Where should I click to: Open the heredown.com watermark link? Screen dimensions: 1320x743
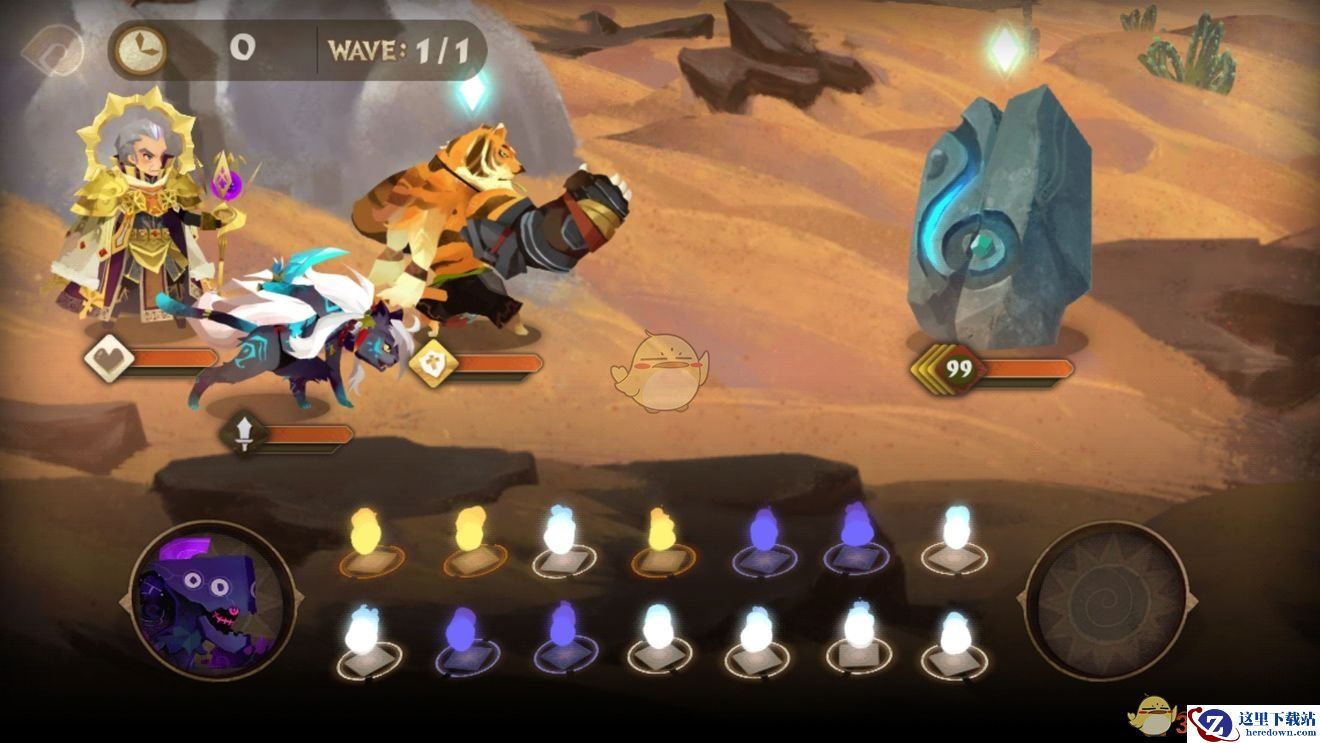pyautogui.click(x=1254, y=724)
